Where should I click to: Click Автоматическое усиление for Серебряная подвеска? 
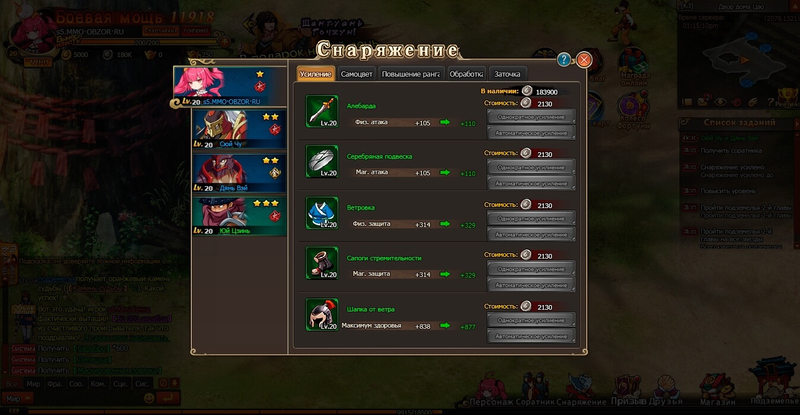coord(530,185)
